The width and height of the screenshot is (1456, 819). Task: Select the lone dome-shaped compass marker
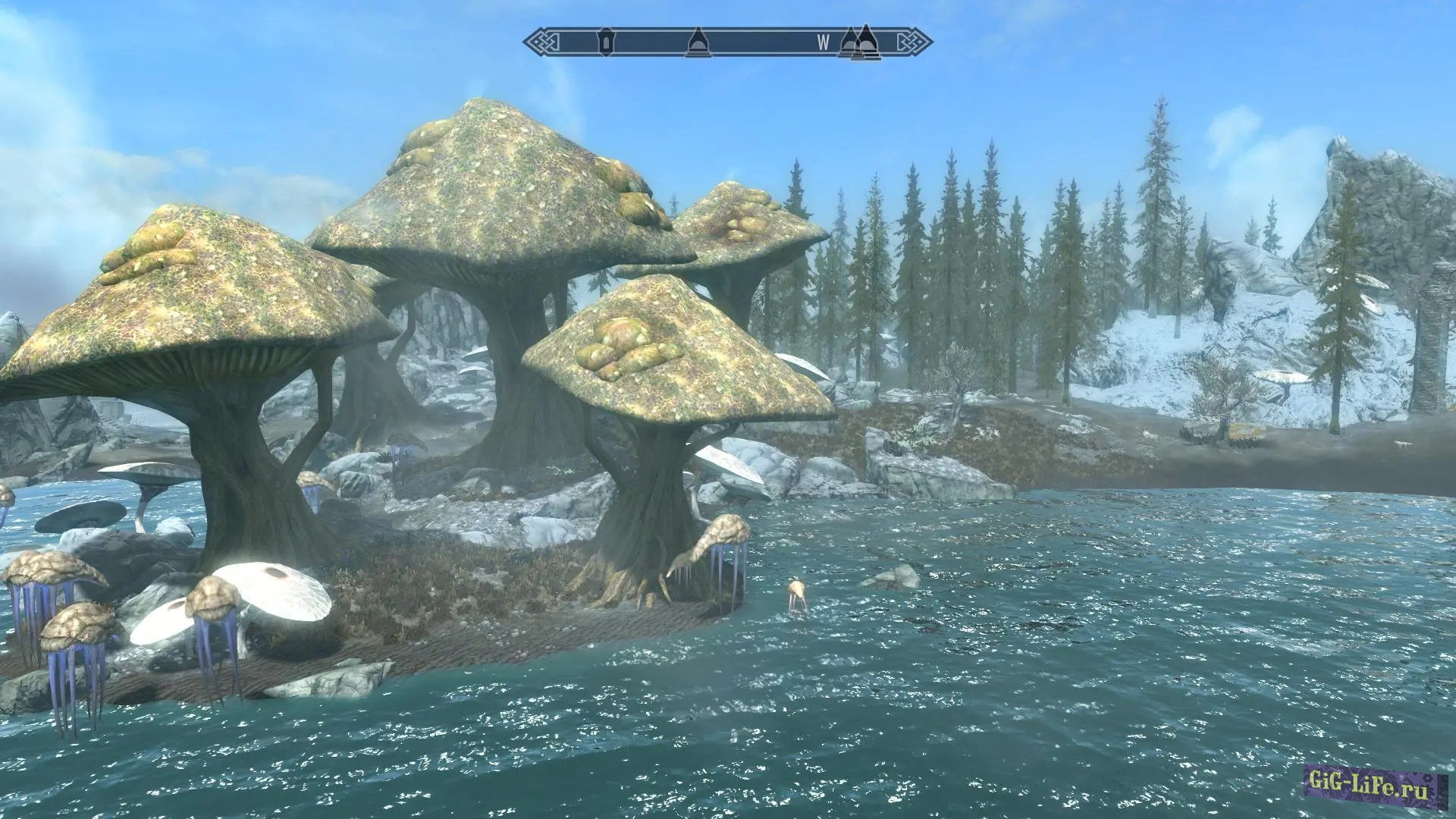(x=697, y=42)
